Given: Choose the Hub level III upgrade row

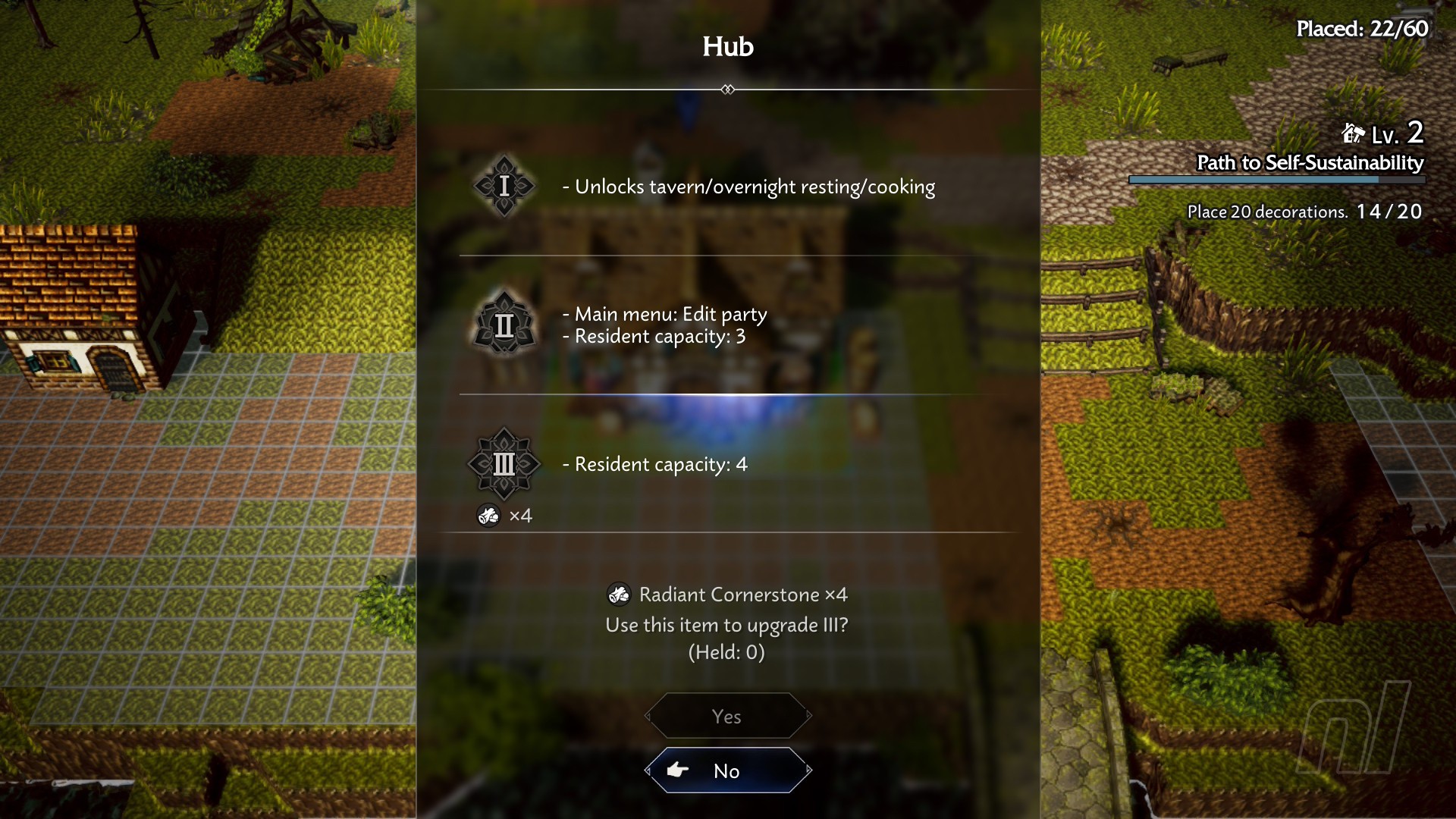Looking at the screenshot, I should [x=728, y=464].
